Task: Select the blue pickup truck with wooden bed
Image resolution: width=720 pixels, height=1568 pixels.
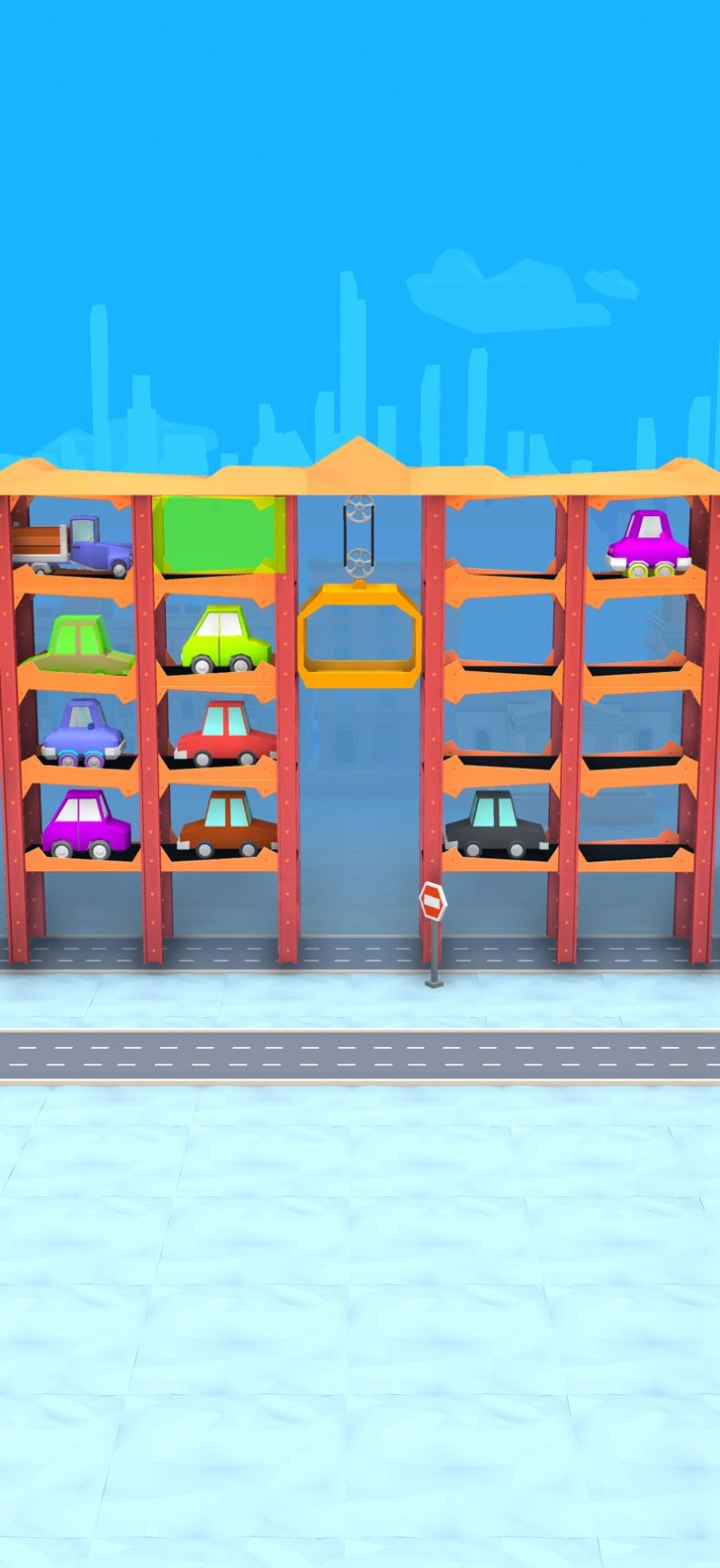Action: pos(76,546)
